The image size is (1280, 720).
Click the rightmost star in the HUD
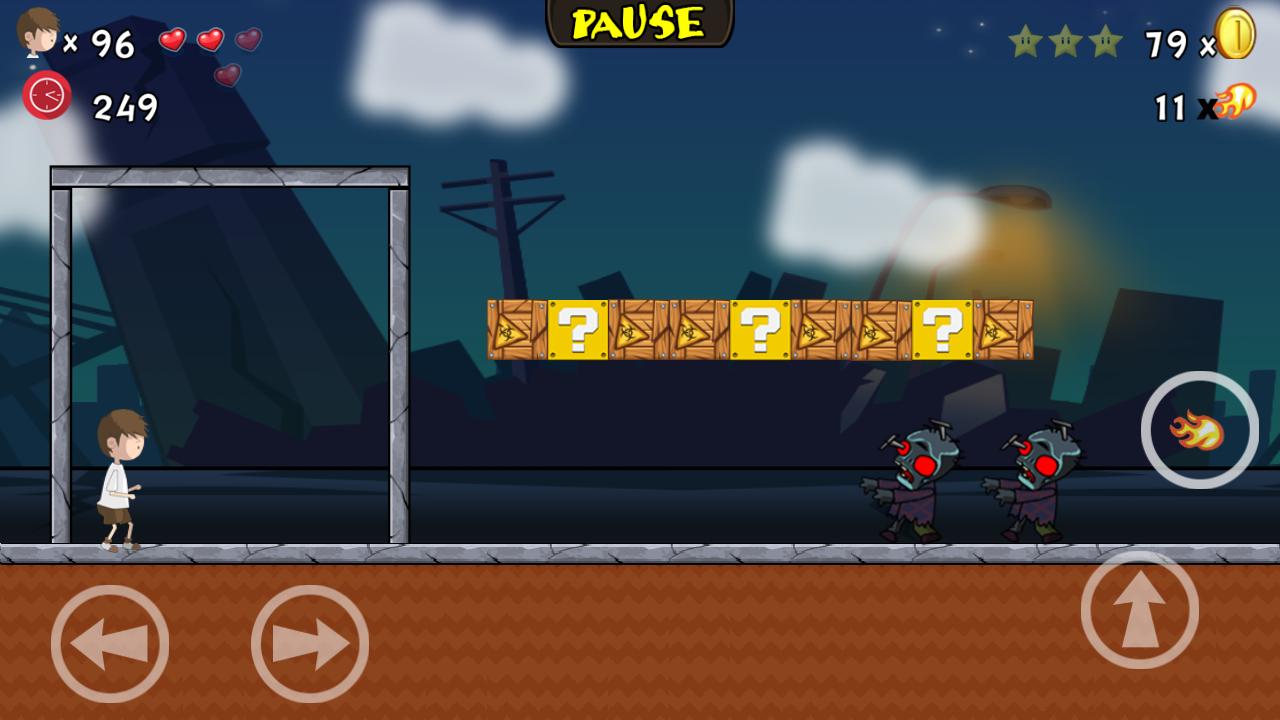[x=1104, y=41]
